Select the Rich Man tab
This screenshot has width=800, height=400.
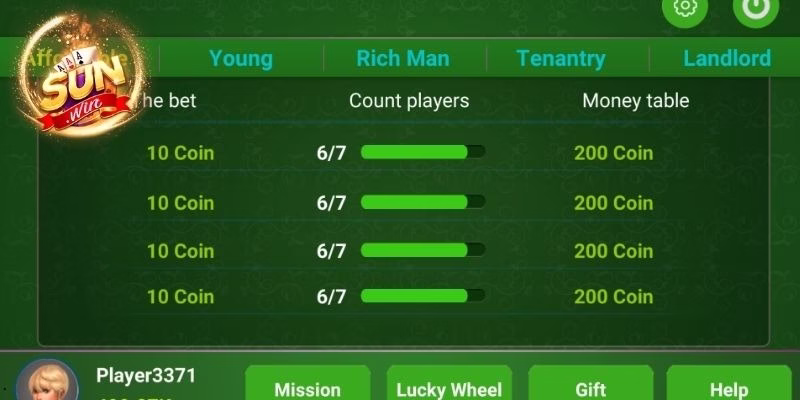[403, 58]
